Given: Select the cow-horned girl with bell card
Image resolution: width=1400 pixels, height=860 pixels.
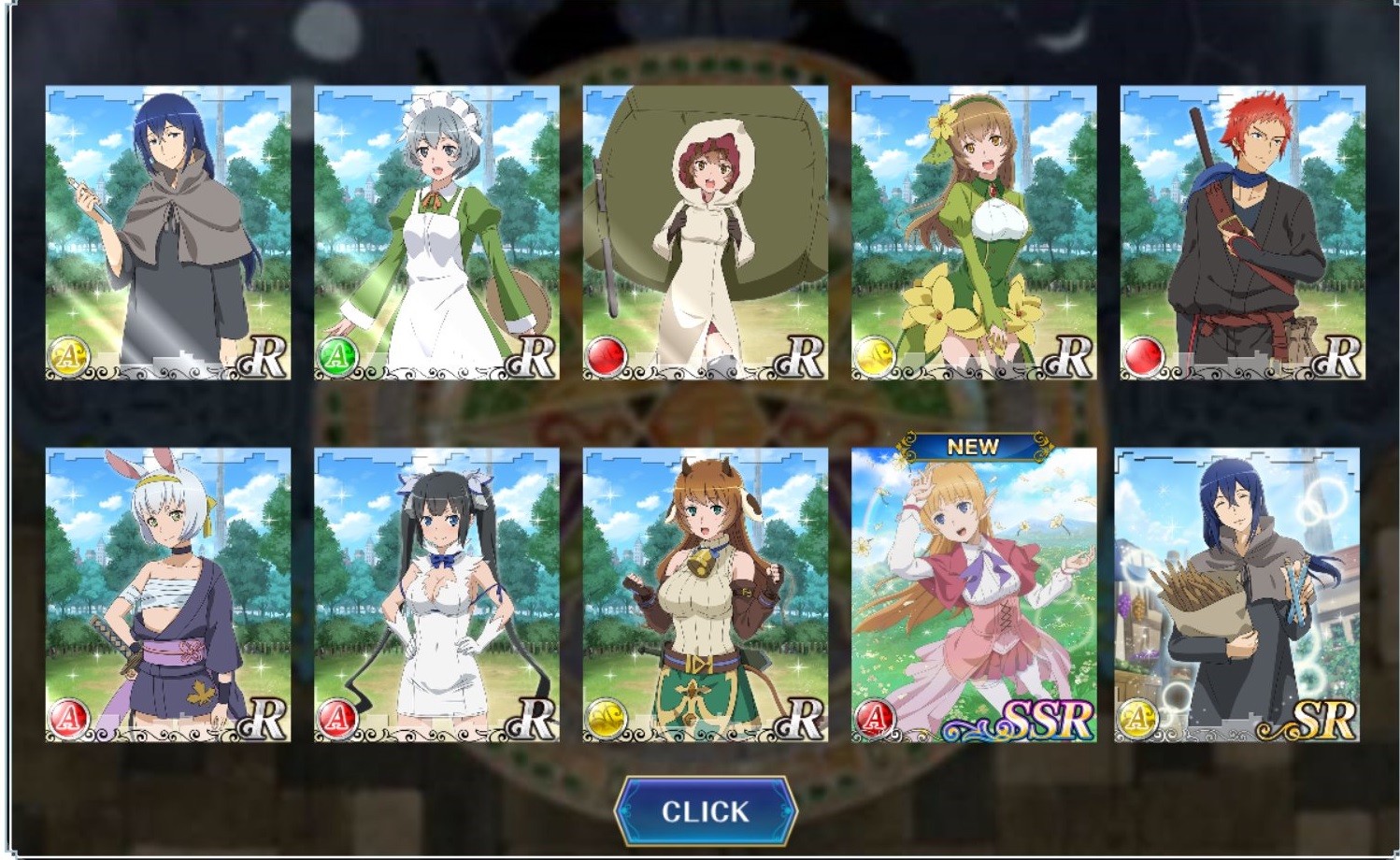Looking at the screenshot, I should click(x=705, y=595).
